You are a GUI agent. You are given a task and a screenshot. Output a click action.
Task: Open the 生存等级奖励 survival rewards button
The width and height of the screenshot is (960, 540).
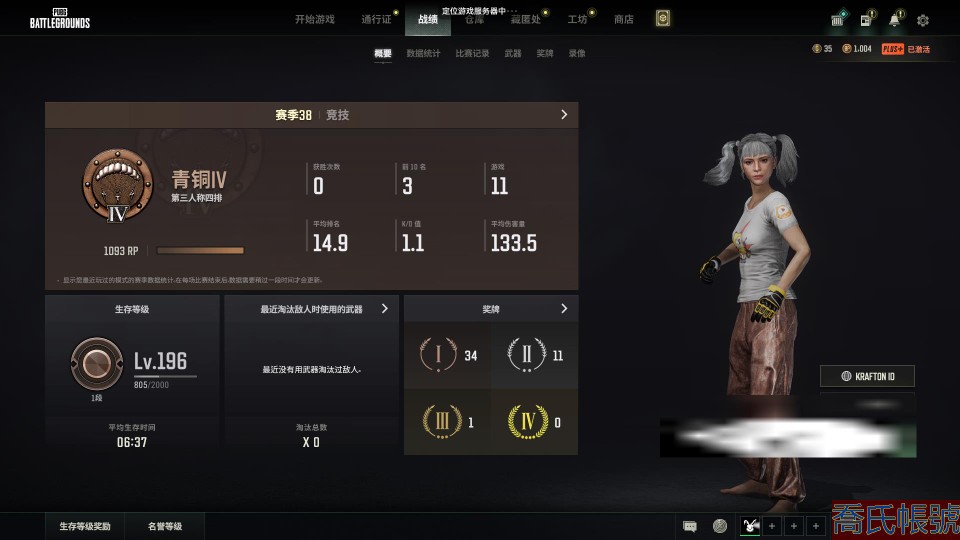pyautogui.click(x=85, y=526)
